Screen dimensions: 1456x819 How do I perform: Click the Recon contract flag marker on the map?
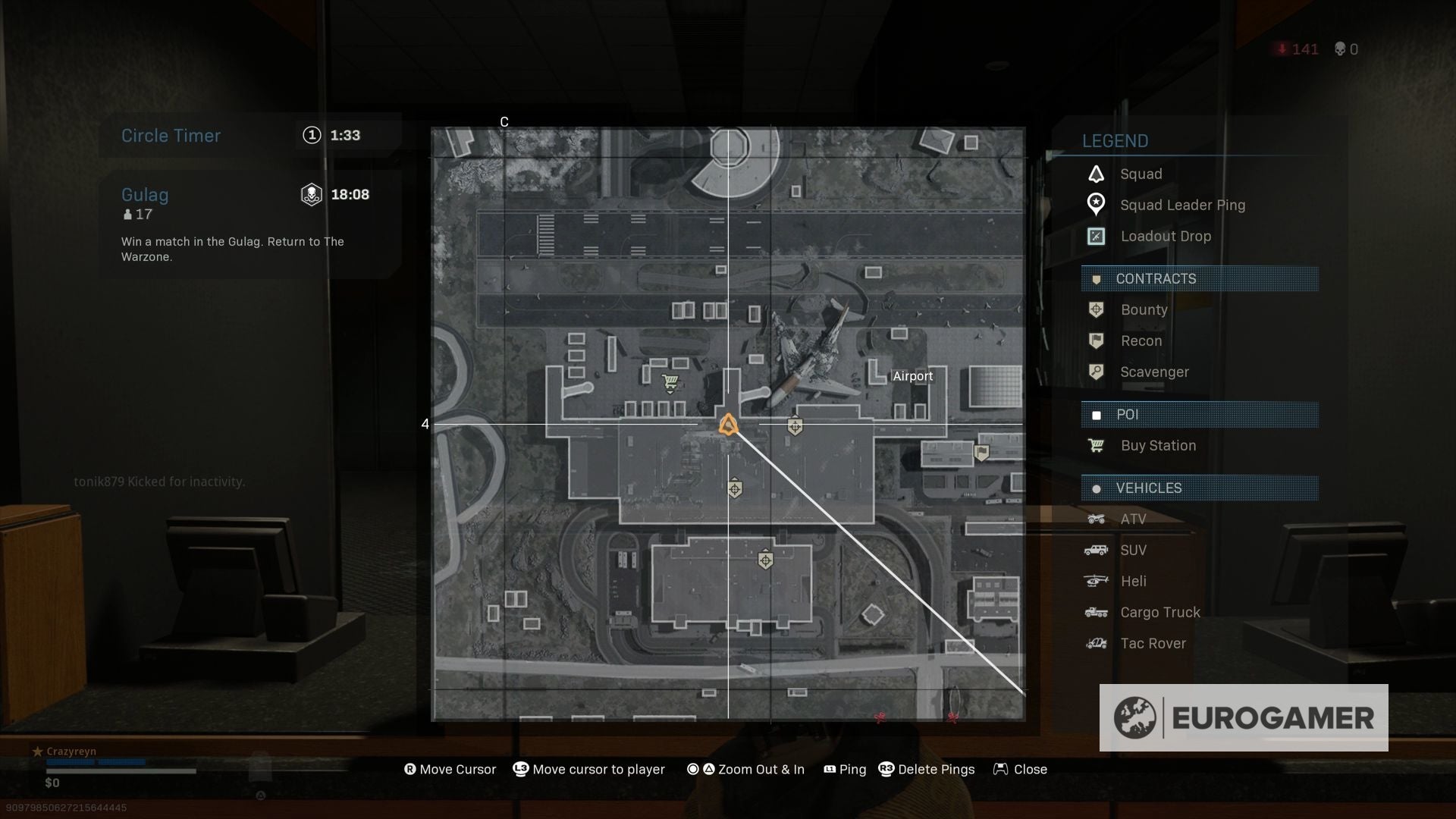click(981, 453)
